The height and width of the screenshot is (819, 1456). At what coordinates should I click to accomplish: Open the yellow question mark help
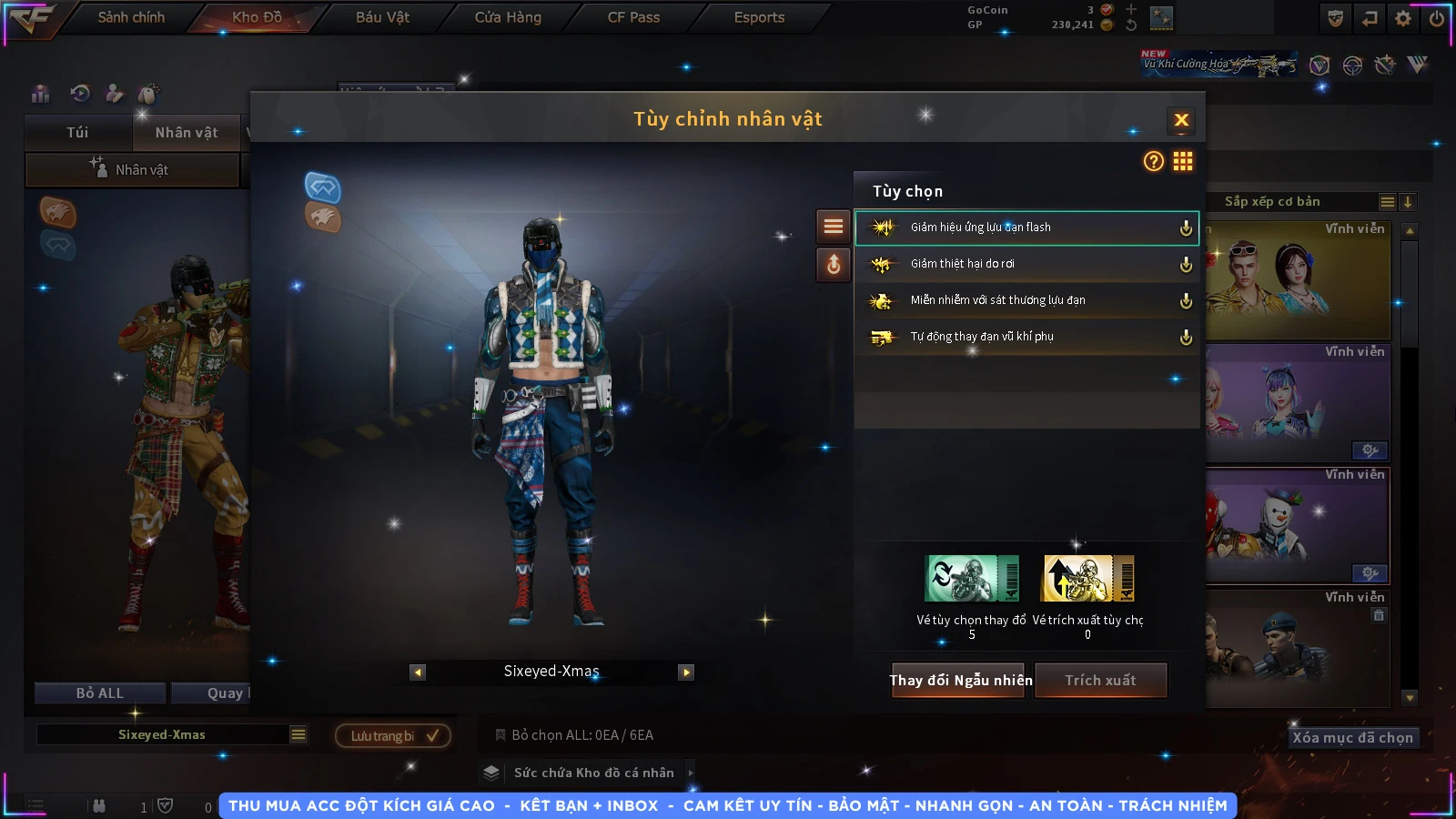[x=1153, y=162]
